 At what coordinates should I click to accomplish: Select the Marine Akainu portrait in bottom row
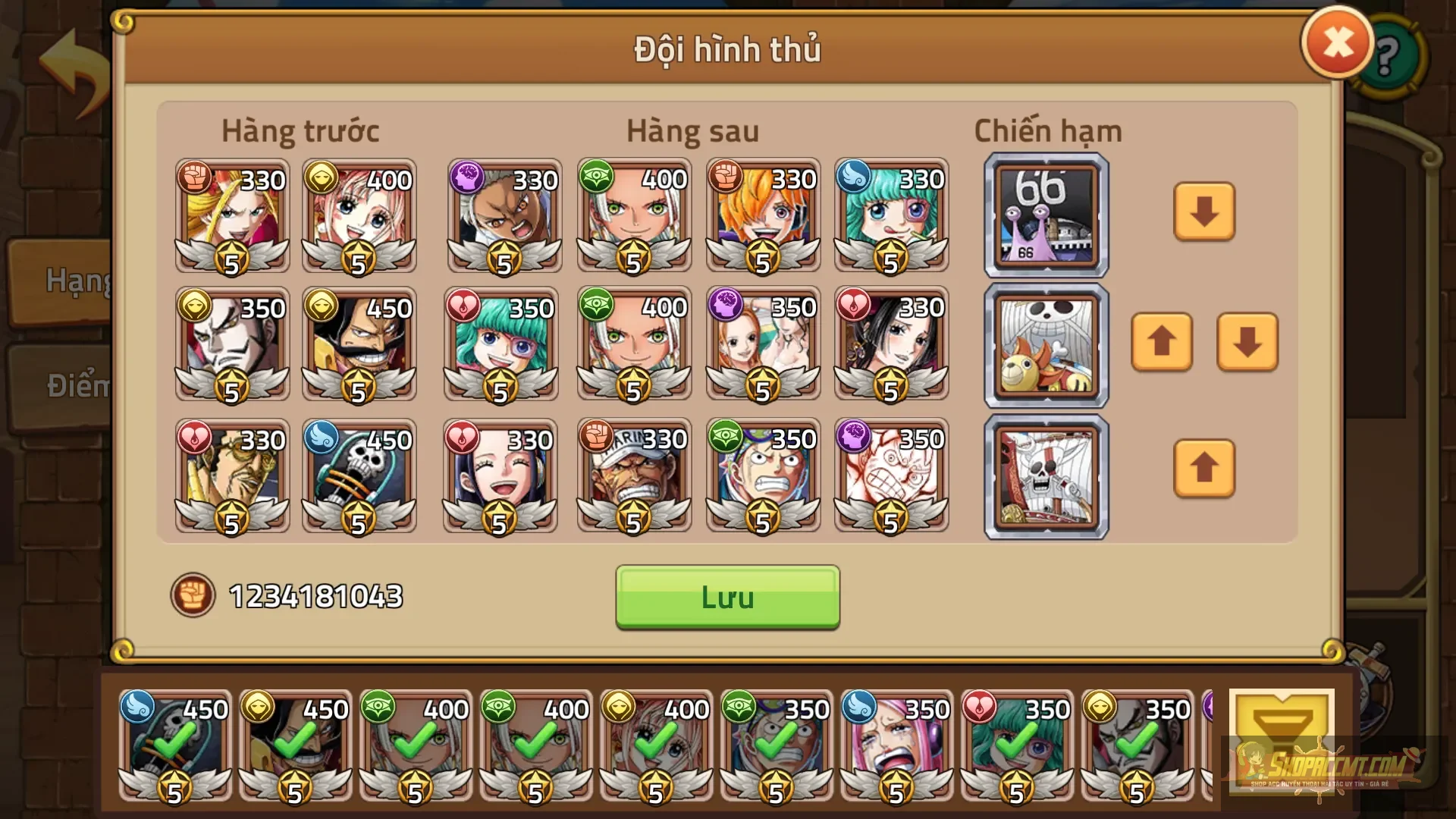pos(633,476)
